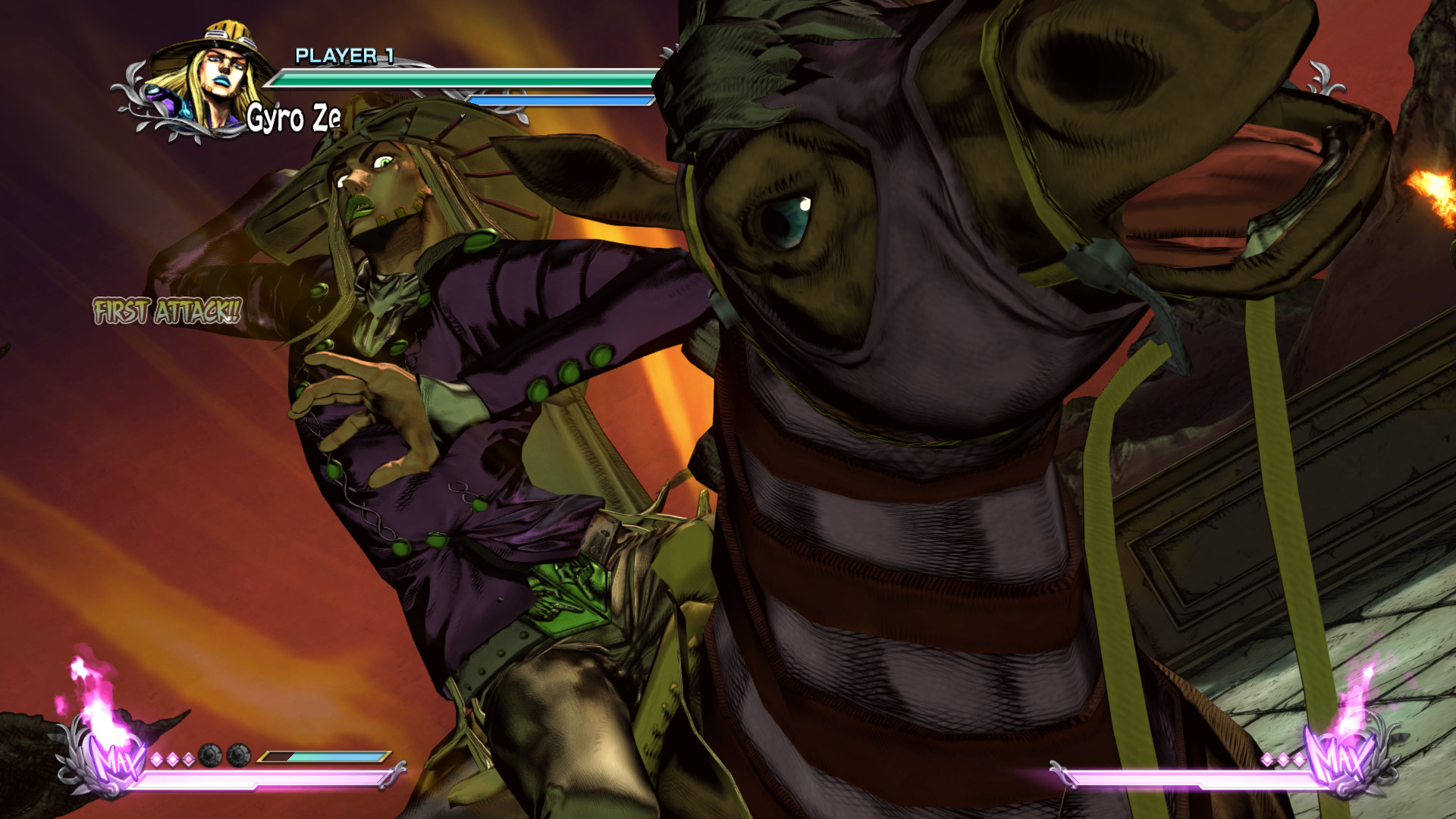Click the FIRST ATTACK!! text
The width and height of the screenshot is (1456, 819).
pos(165,309)
